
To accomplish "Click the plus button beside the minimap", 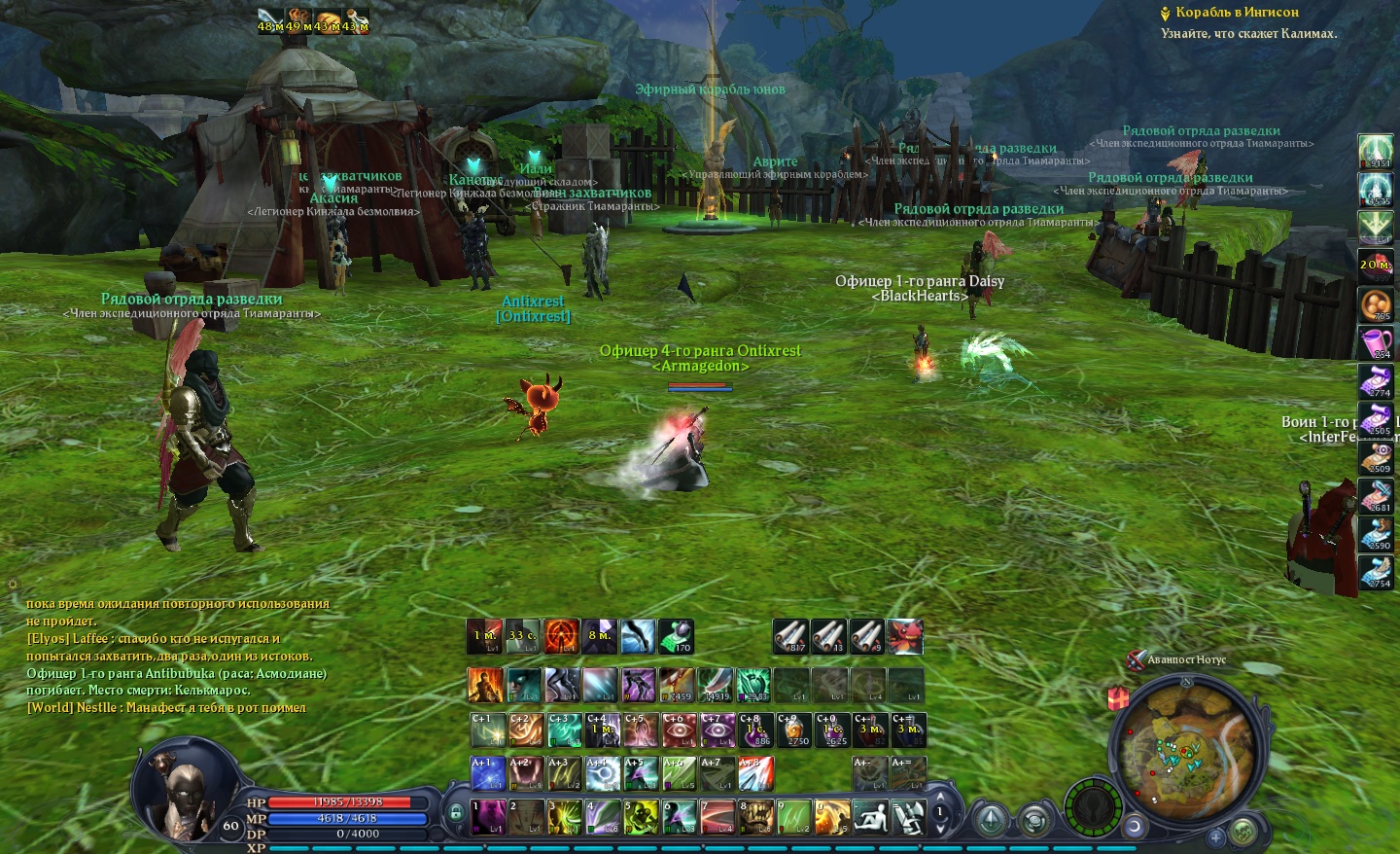I will click(1215, 836).
